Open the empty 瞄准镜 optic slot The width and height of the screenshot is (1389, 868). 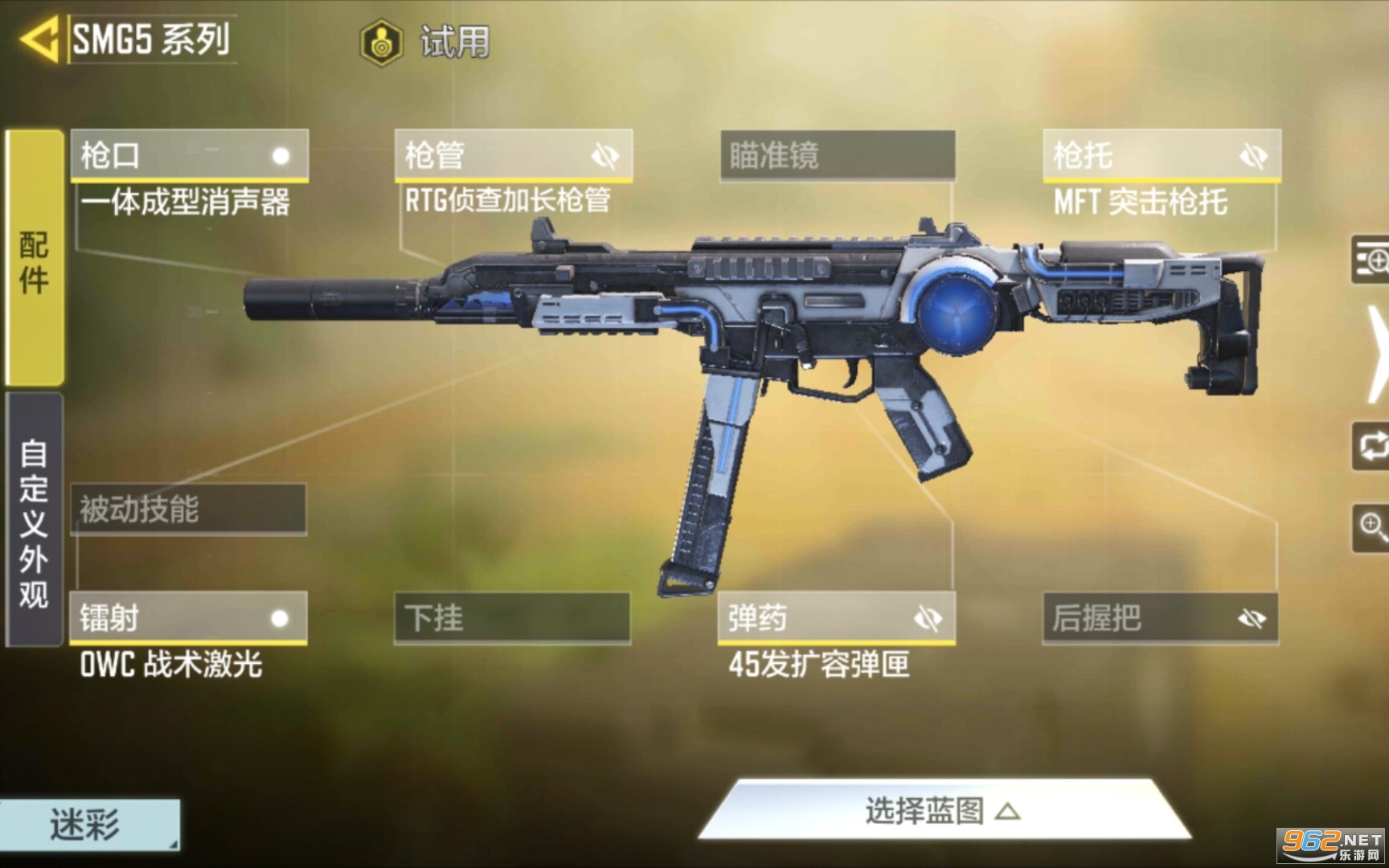pos(838,155)
